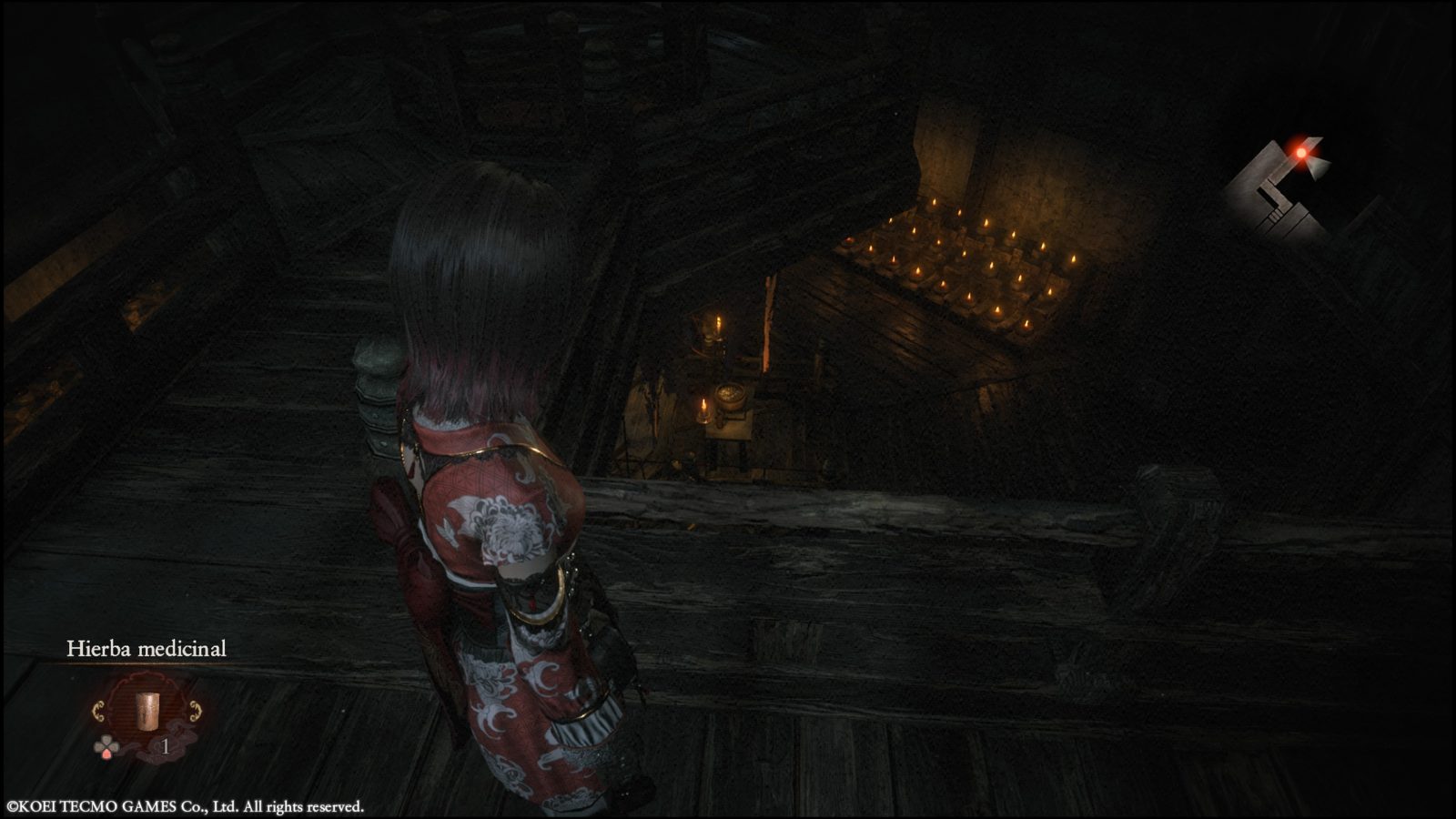Click the Hierba medicinal label text
Image resolution: width=1456 pixels, height=819 pixels.
point(146,650)
